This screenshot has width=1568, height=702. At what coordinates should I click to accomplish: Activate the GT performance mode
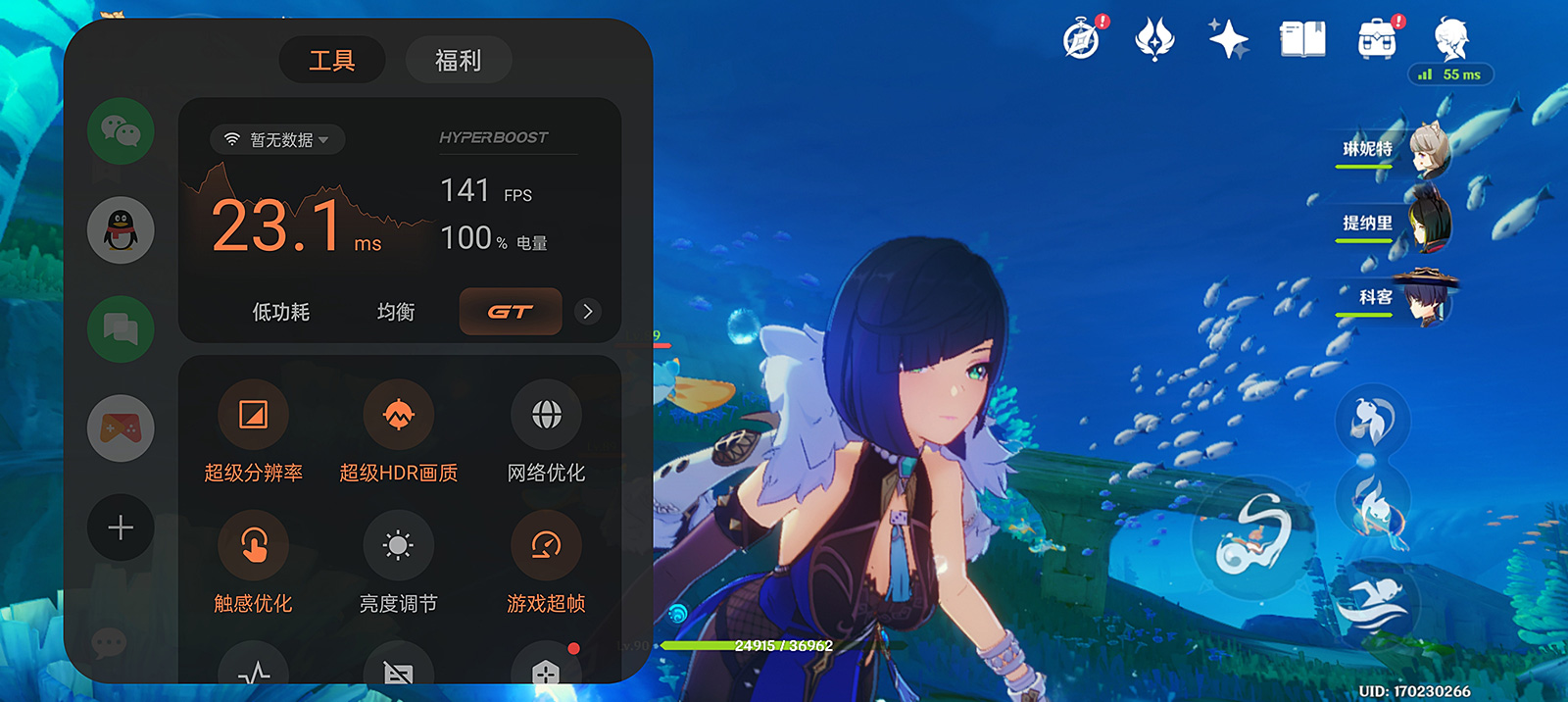511,312
